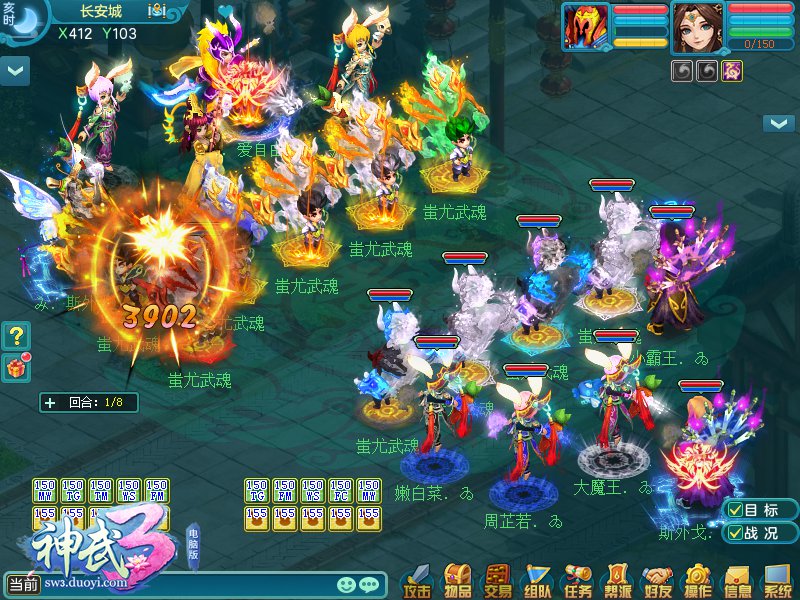
Task: Expand the 回合 round info plus button
Action: click(50, 403)
